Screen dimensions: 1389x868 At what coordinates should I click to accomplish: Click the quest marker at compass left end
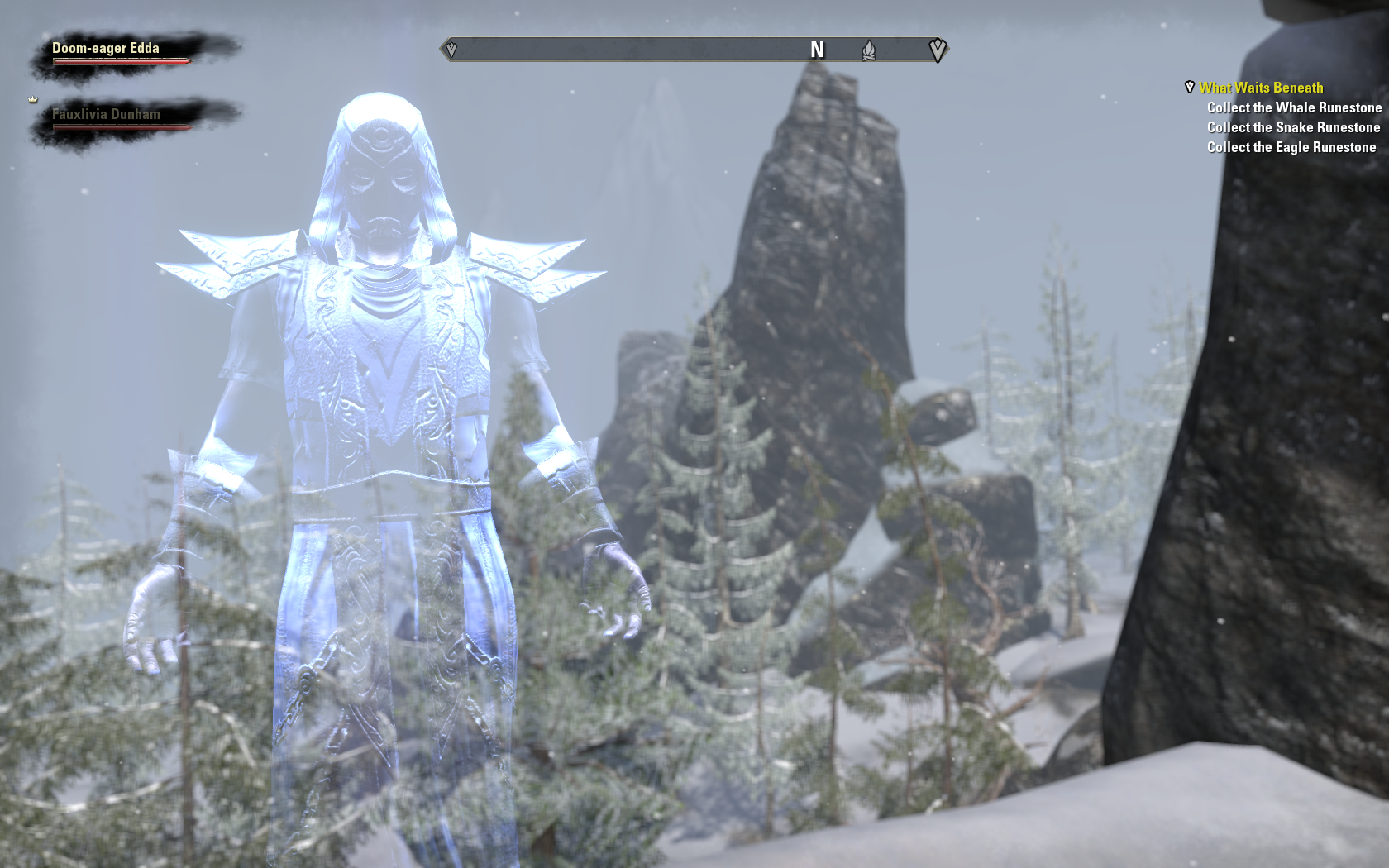coord(451,50)
